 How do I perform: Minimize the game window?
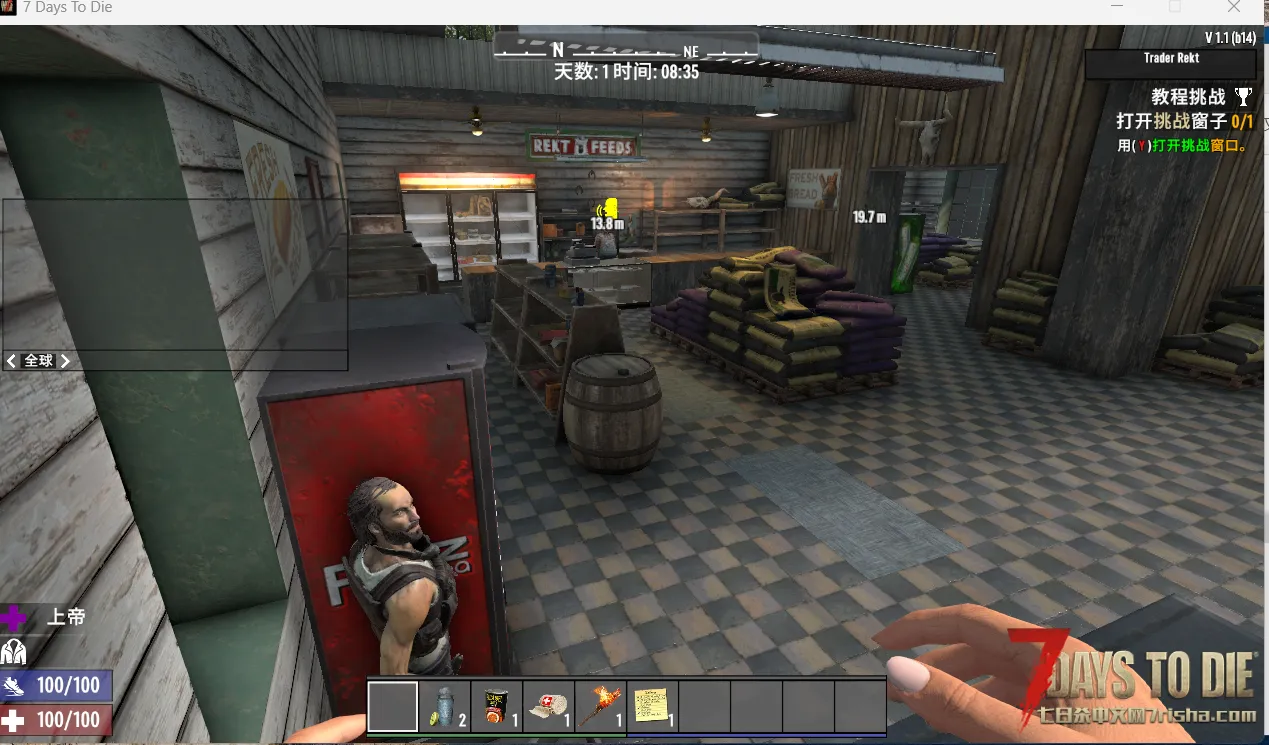pyautogui.click(x=1116, y=8)
